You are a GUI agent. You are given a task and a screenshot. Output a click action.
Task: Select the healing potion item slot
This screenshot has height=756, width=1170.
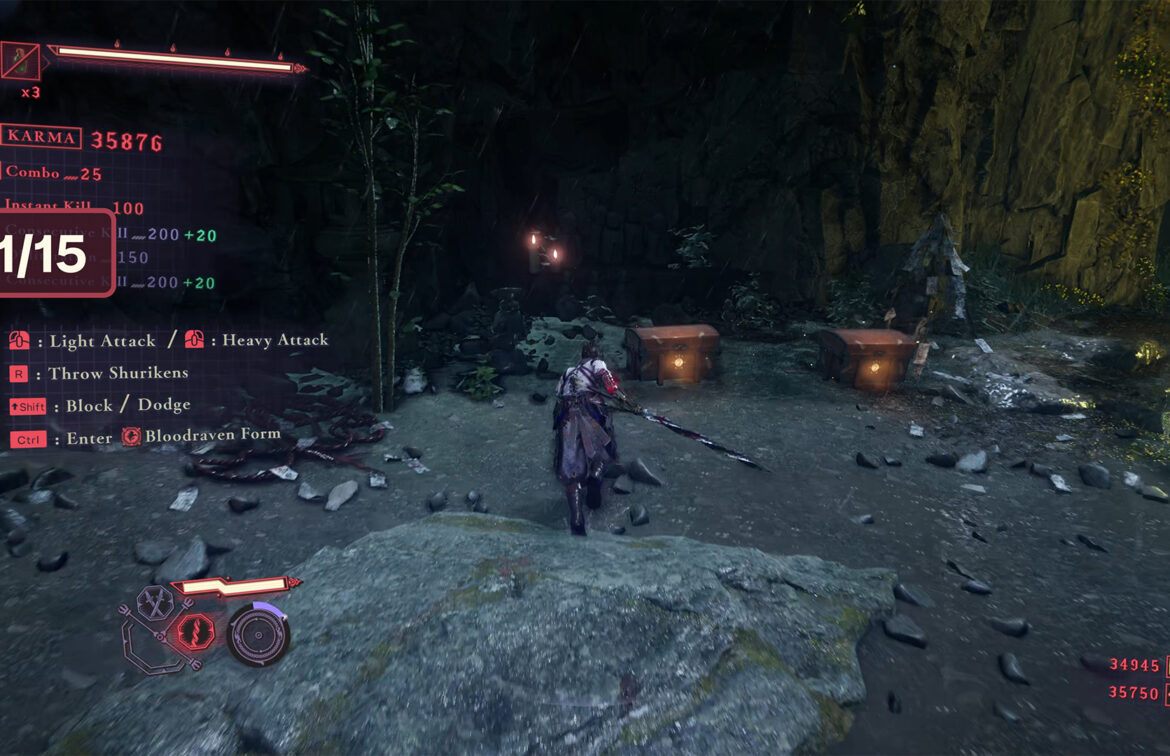(x=20, y=62)
